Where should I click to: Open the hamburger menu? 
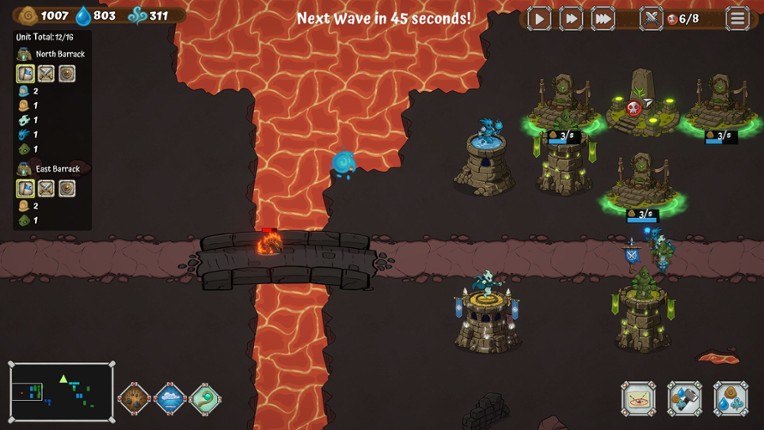tap(738, 18)
